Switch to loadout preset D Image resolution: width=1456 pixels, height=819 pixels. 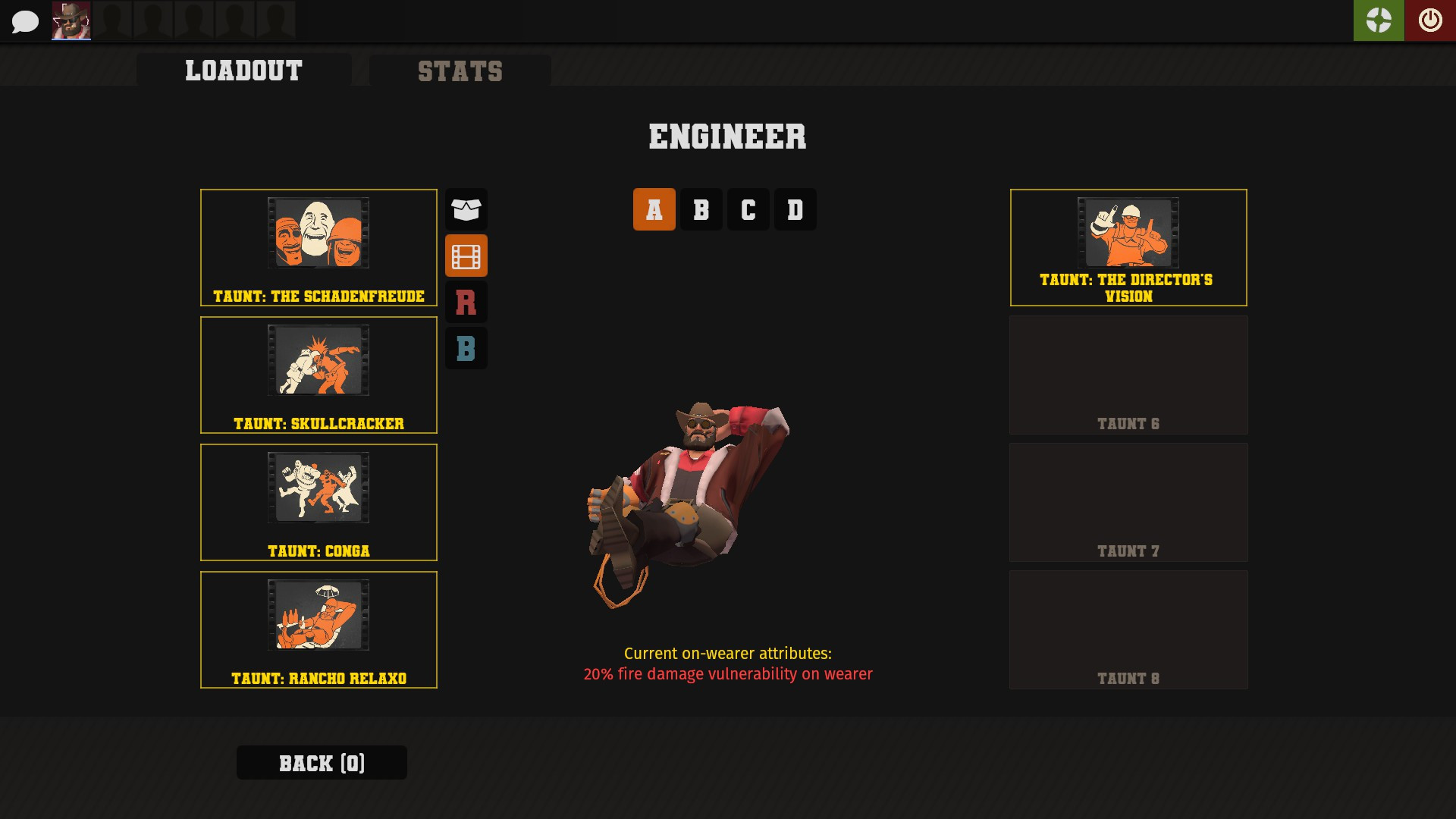click(795, 209)
